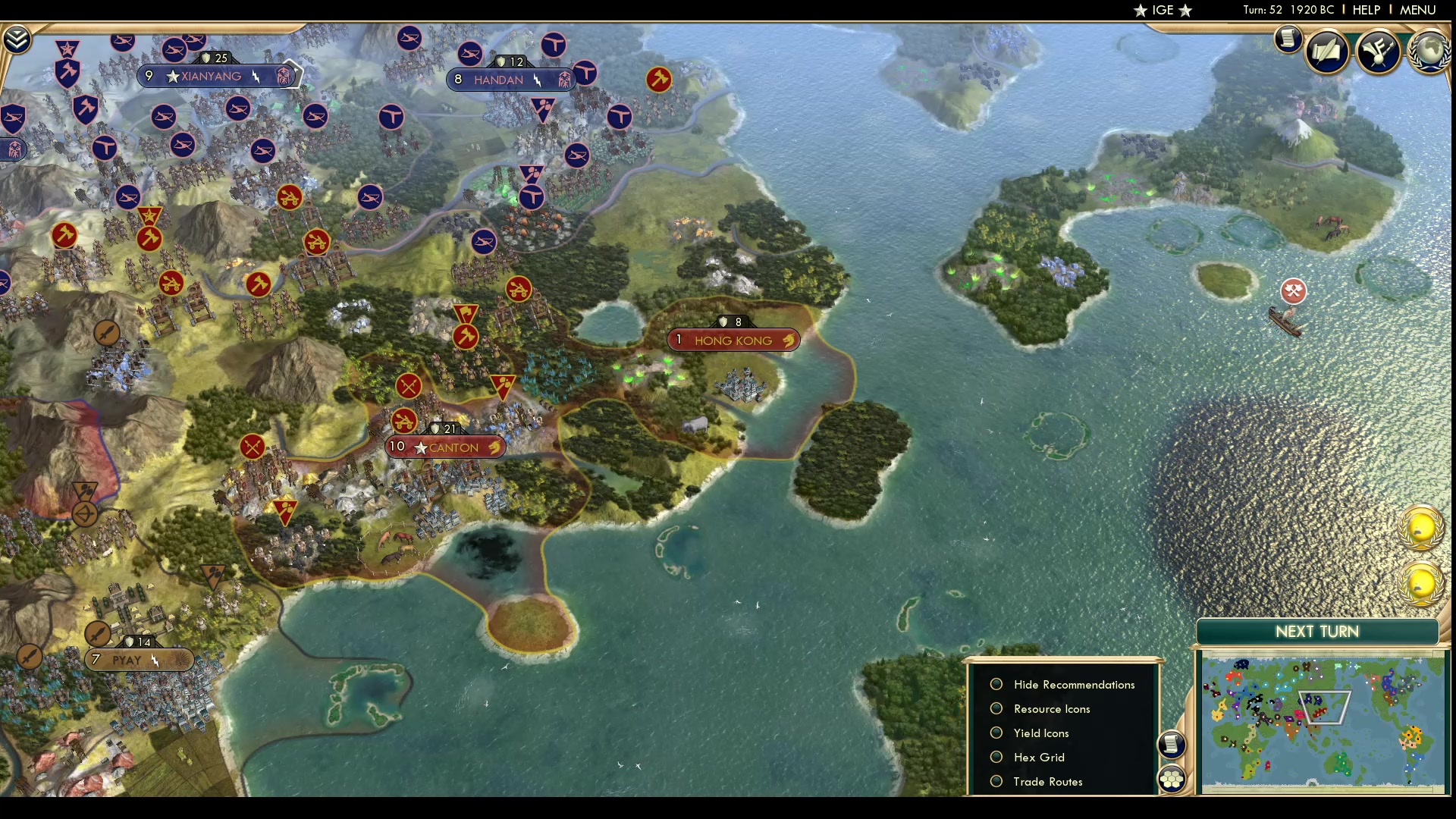Select Hide Recommendations option

pyautogui.click(x=996, y=684)
